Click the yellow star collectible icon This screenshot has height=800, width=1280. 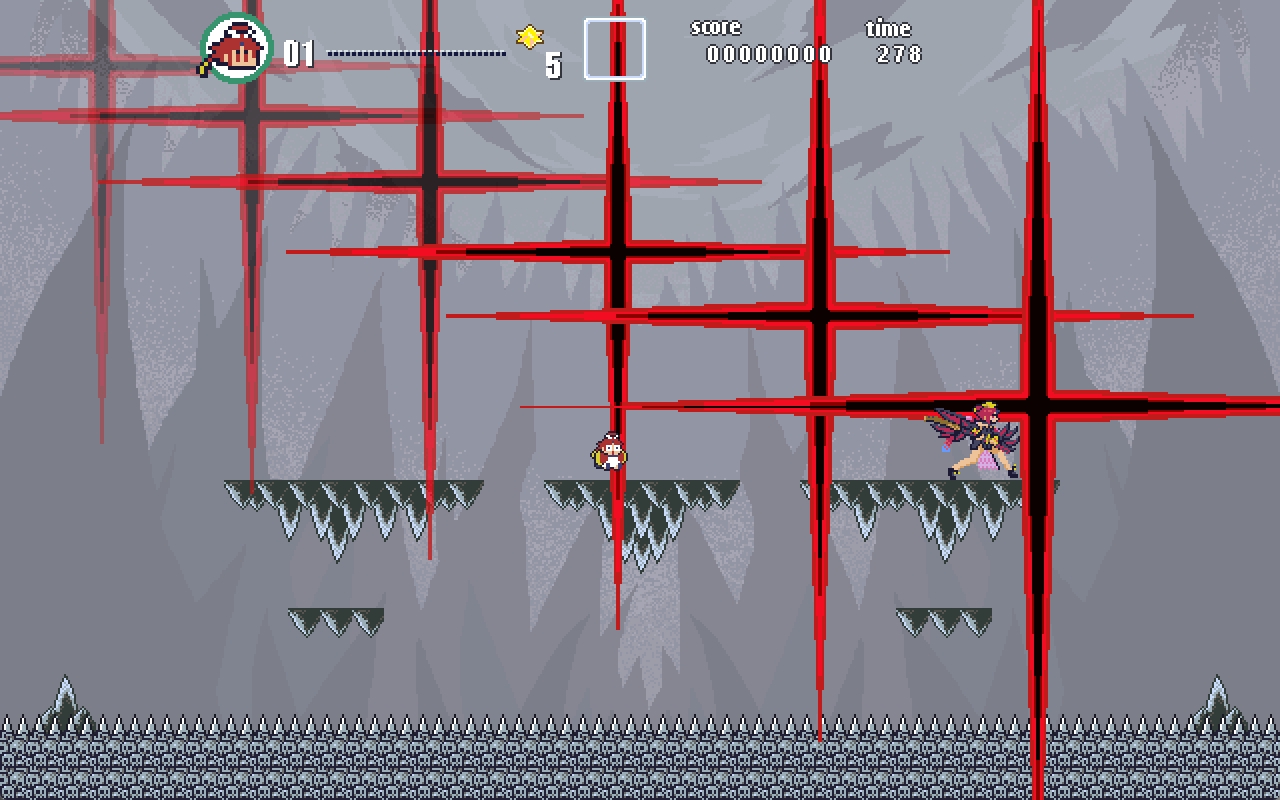tap(529, 37)
